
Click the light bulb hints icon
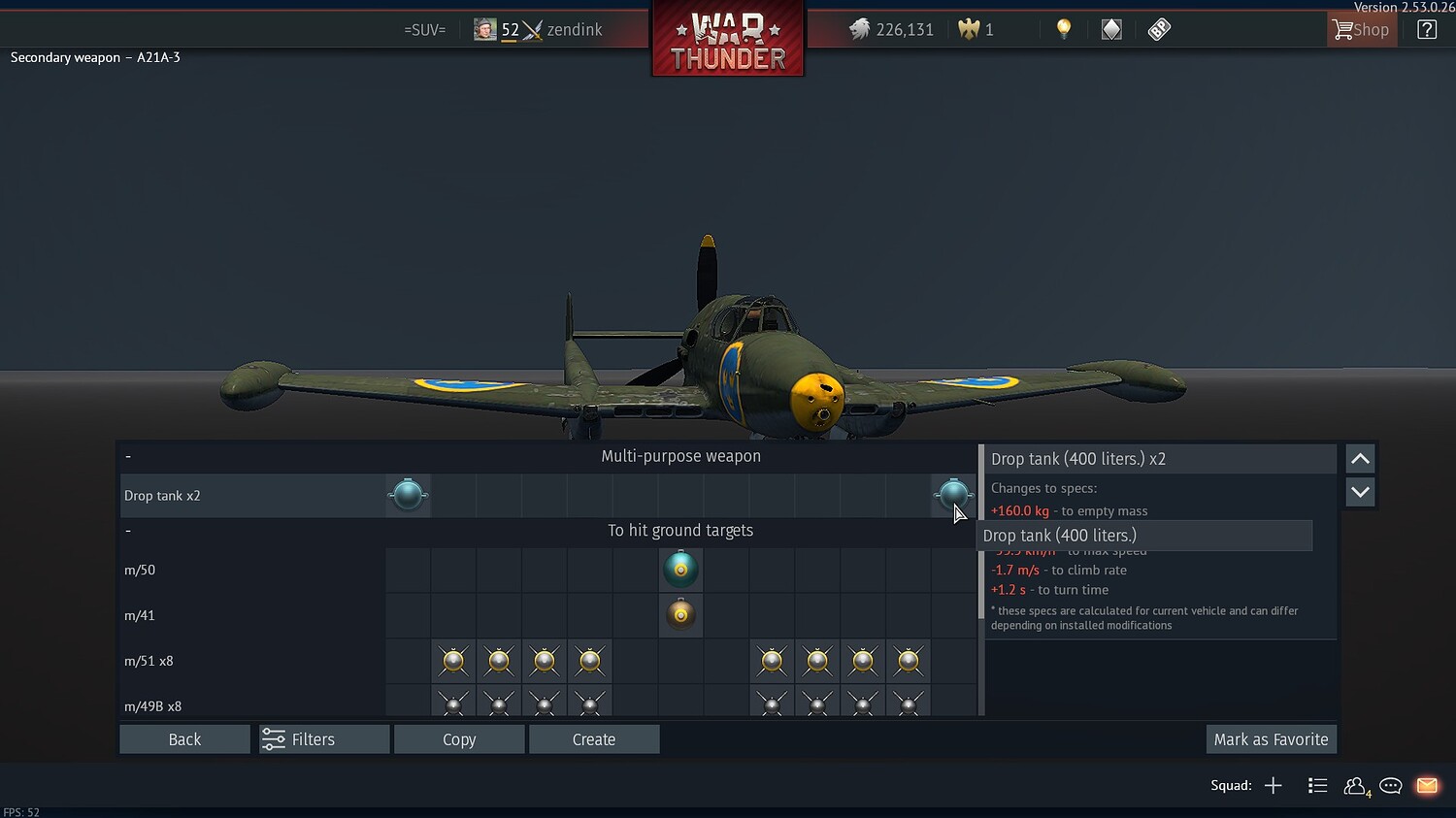pyautogui.click(x=1064, y=29)
